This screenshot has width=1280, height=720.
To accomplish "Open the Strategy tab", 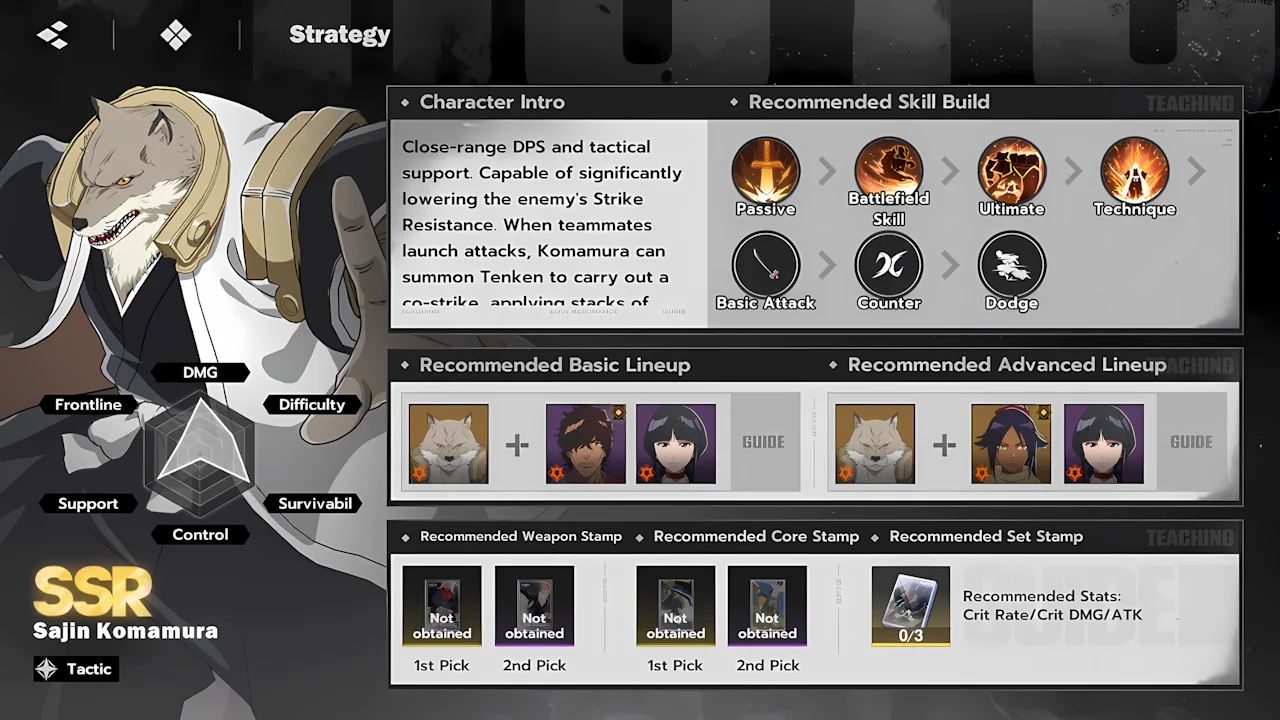I will pyautogui.click(x=339, y=35).
